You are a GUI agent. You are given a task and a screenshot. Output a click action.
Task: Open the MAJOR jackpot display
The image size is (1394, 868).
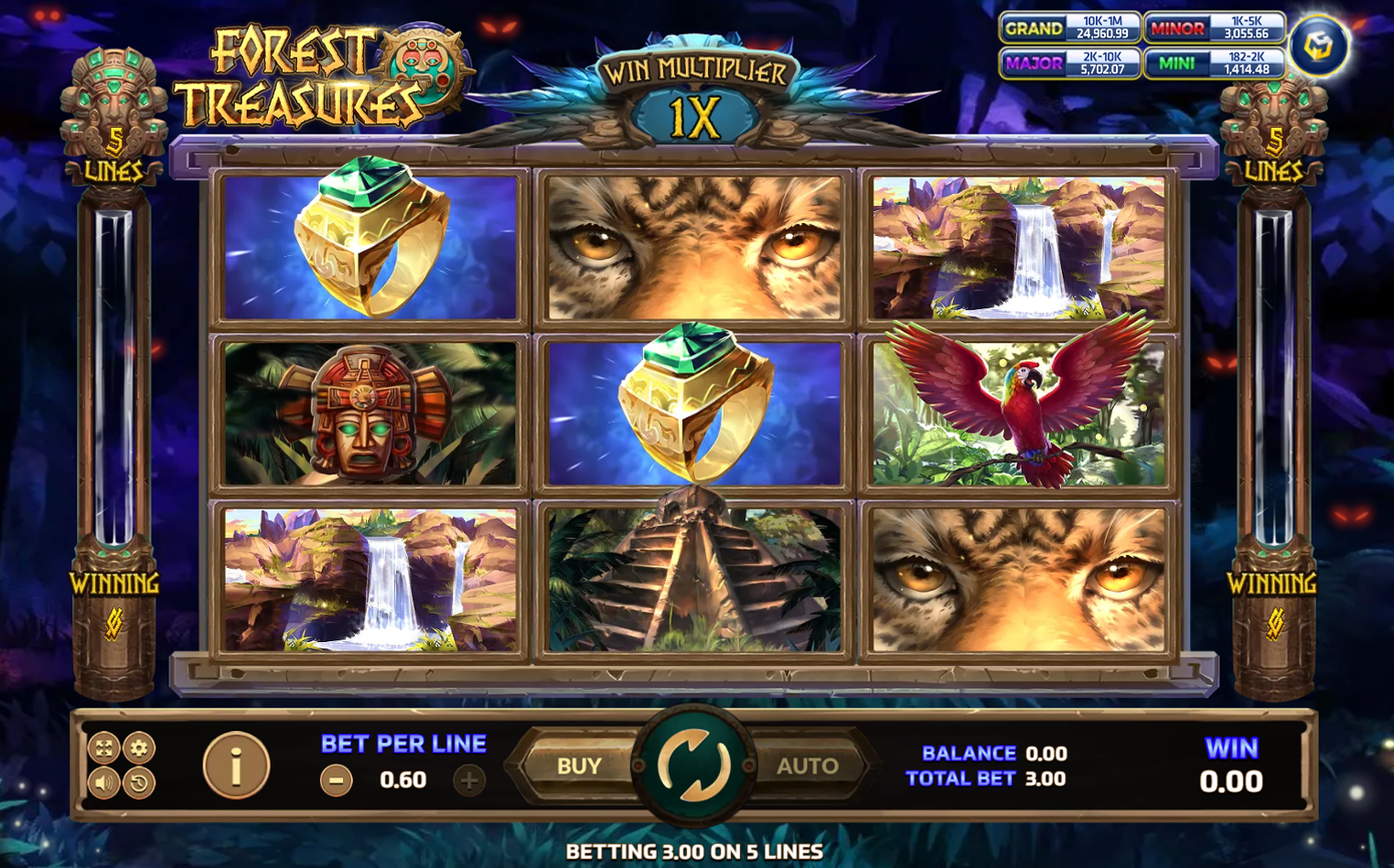click(x=1070, y=64)
